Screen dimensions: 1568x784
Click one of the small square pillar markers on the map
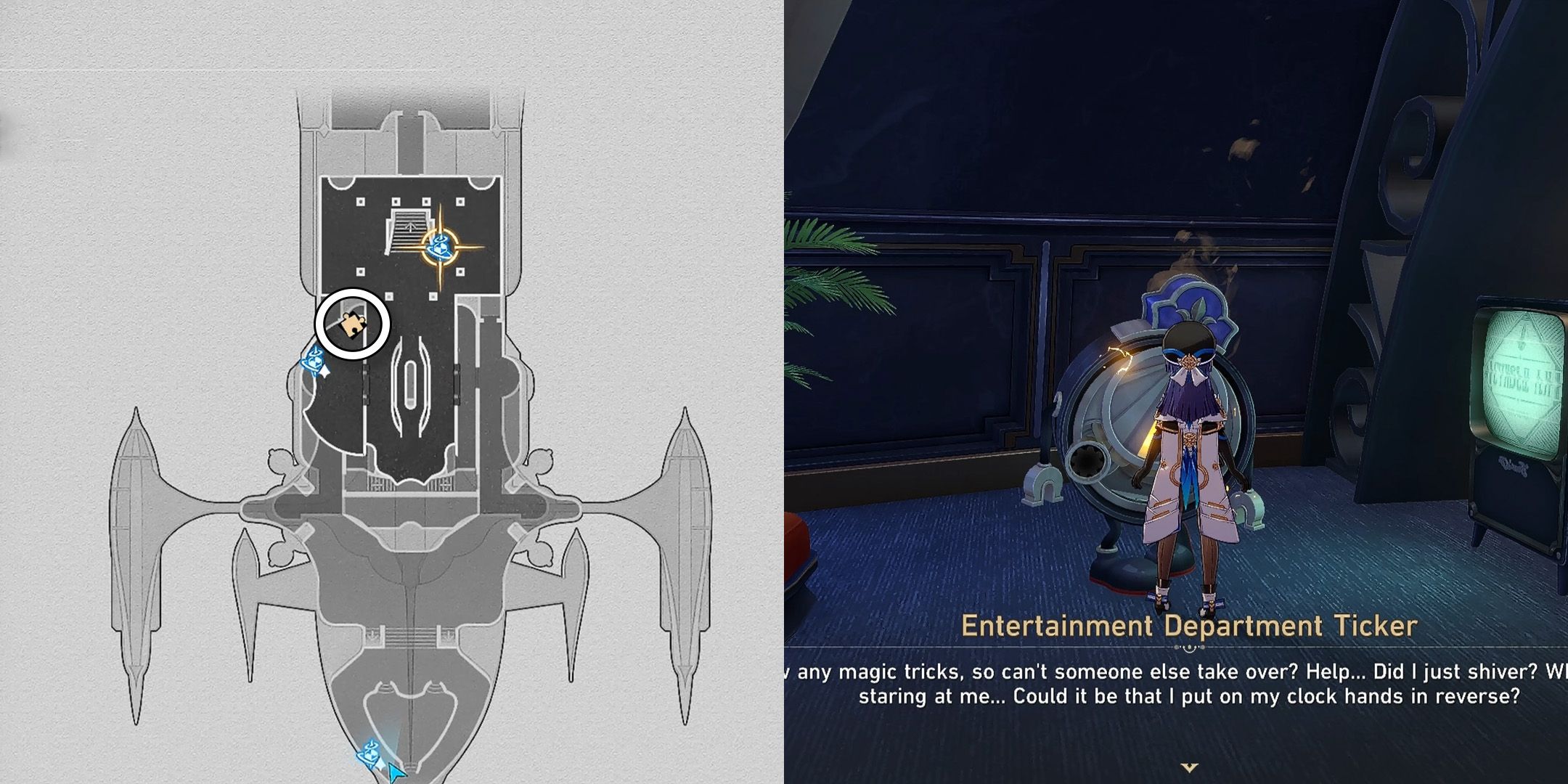coord(359,202)
